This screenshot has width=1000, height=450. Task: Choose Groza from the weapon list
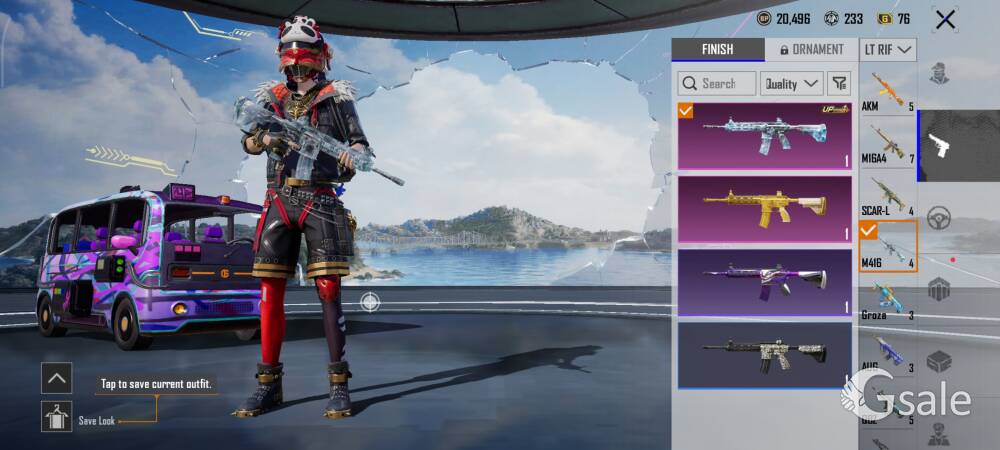(x=887, y=299)
